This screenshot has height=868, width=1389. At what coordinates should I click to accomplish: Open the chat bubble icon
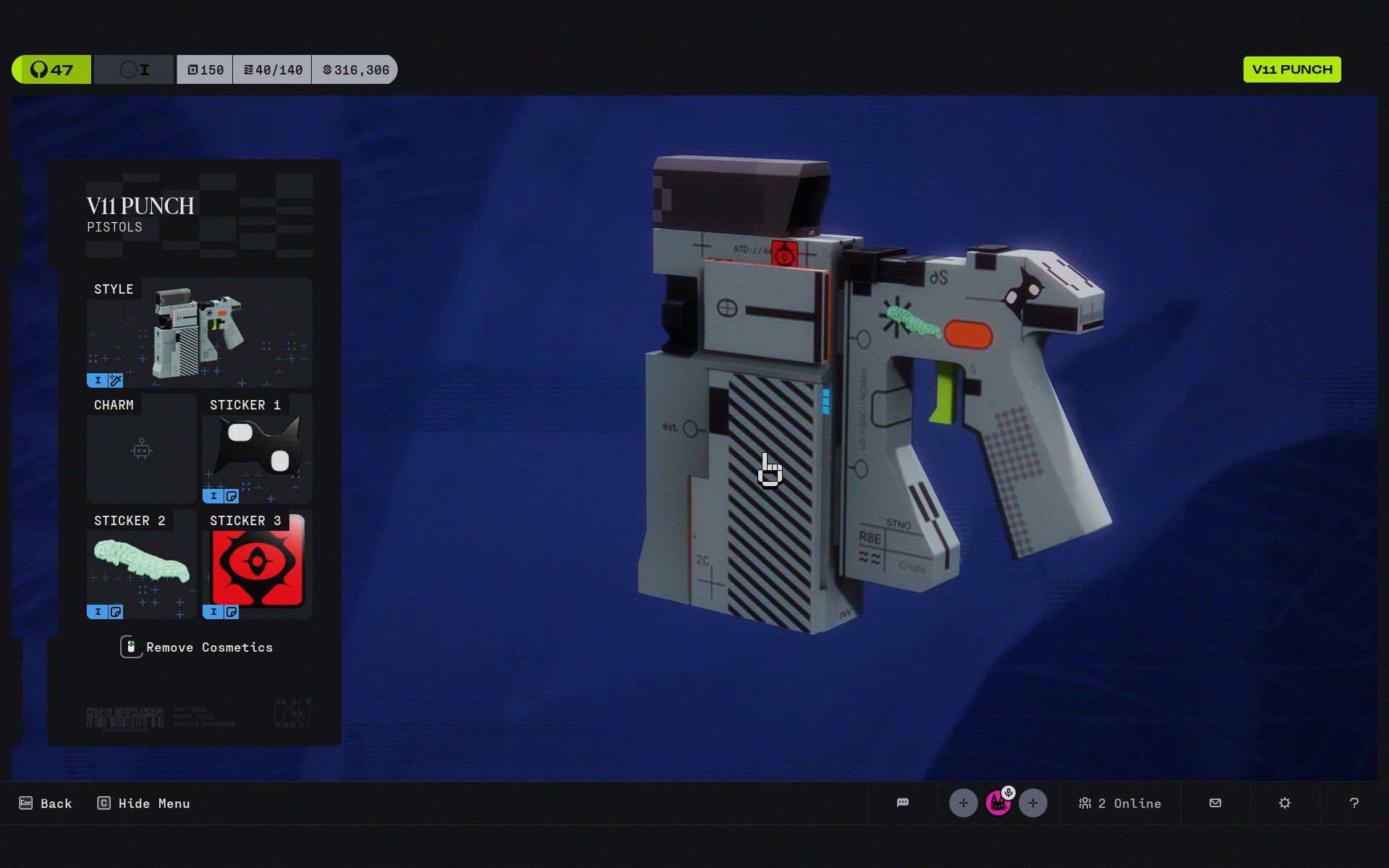click(903, 803)
